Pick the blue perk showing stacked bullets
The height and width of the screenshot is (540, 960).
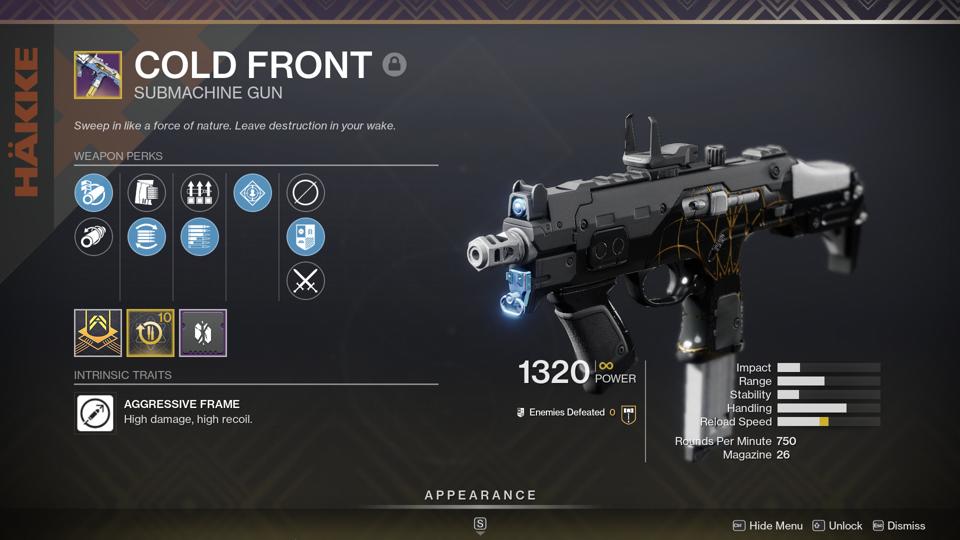click(x=200, y=237)
